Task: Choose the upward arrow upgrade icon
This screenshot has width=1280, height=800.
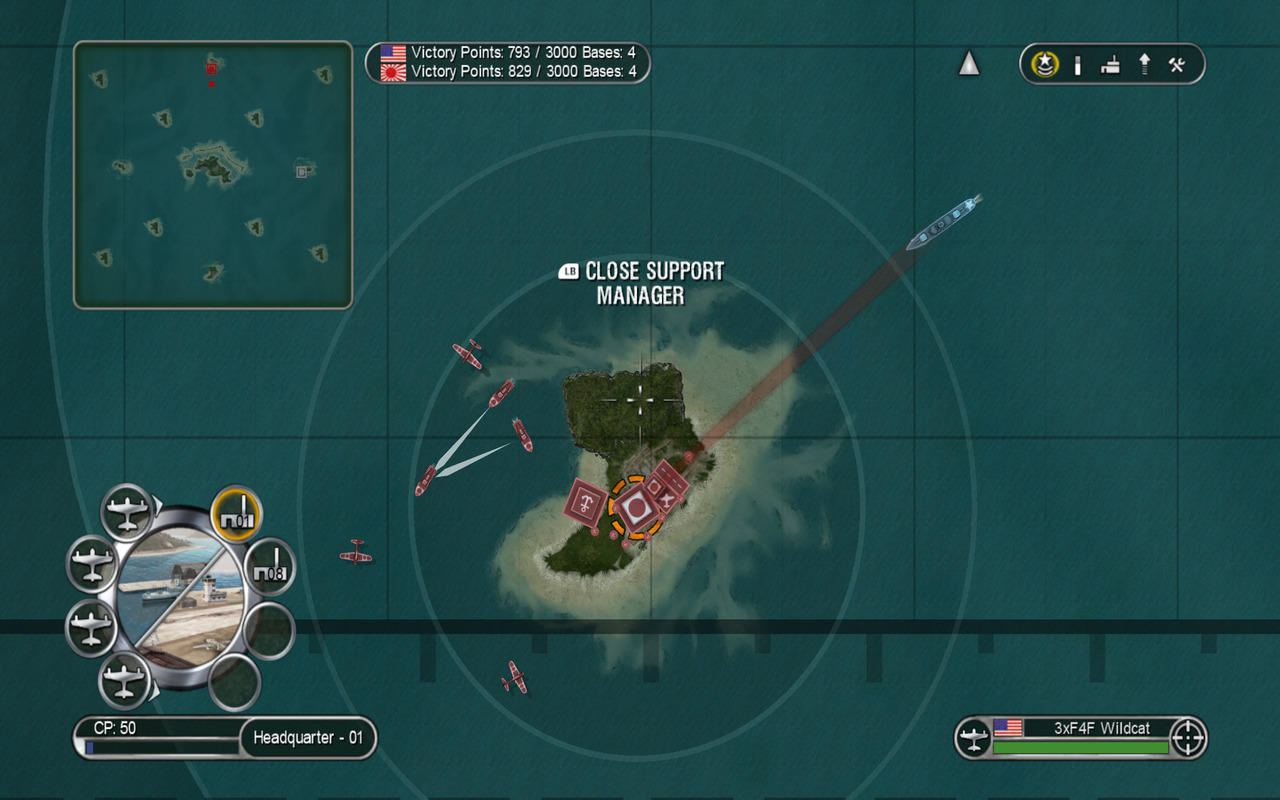Action: tap(1144, 65)
